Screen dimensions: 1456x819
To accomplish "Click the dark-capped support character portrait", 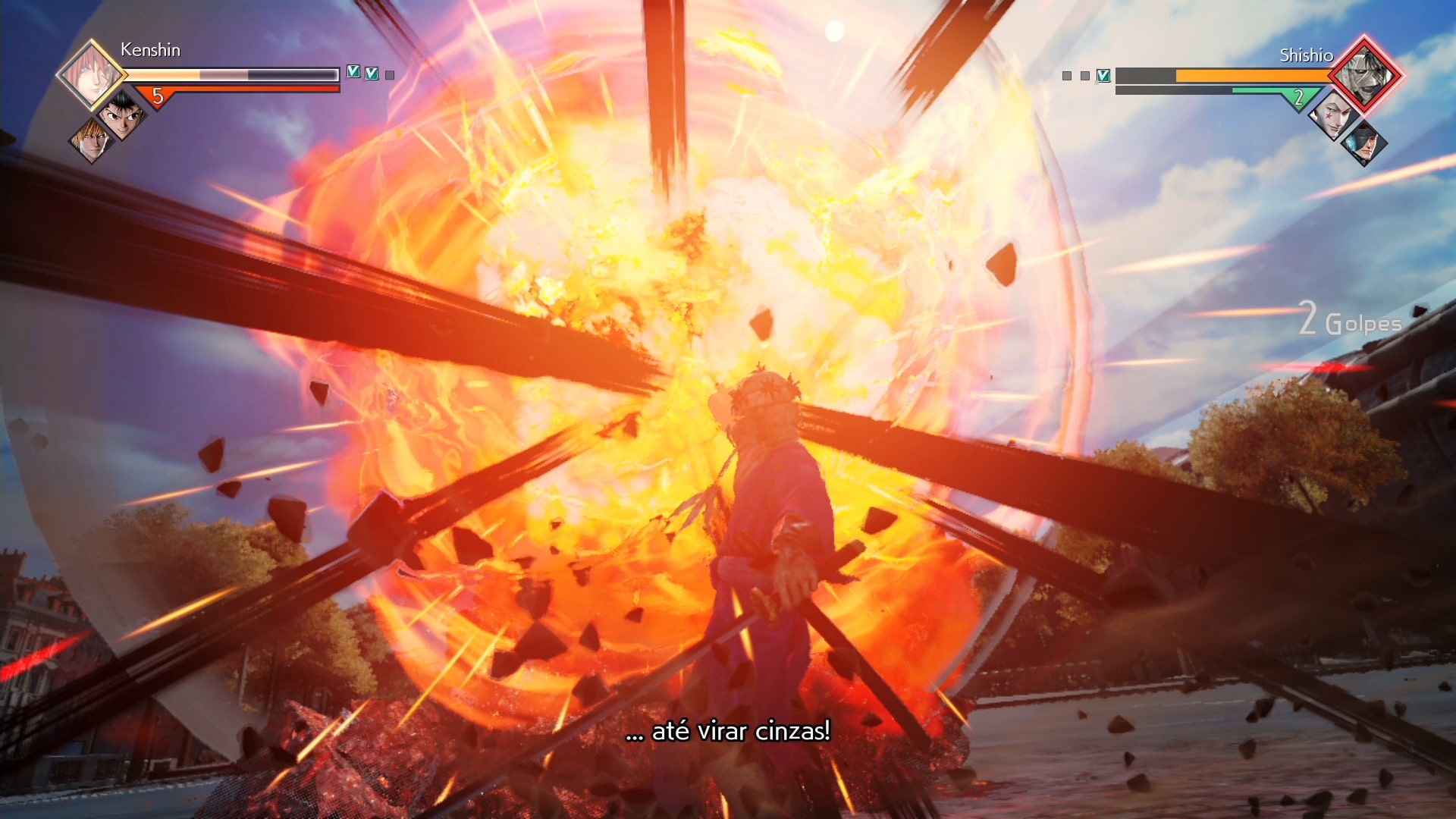I will 1363,143.
